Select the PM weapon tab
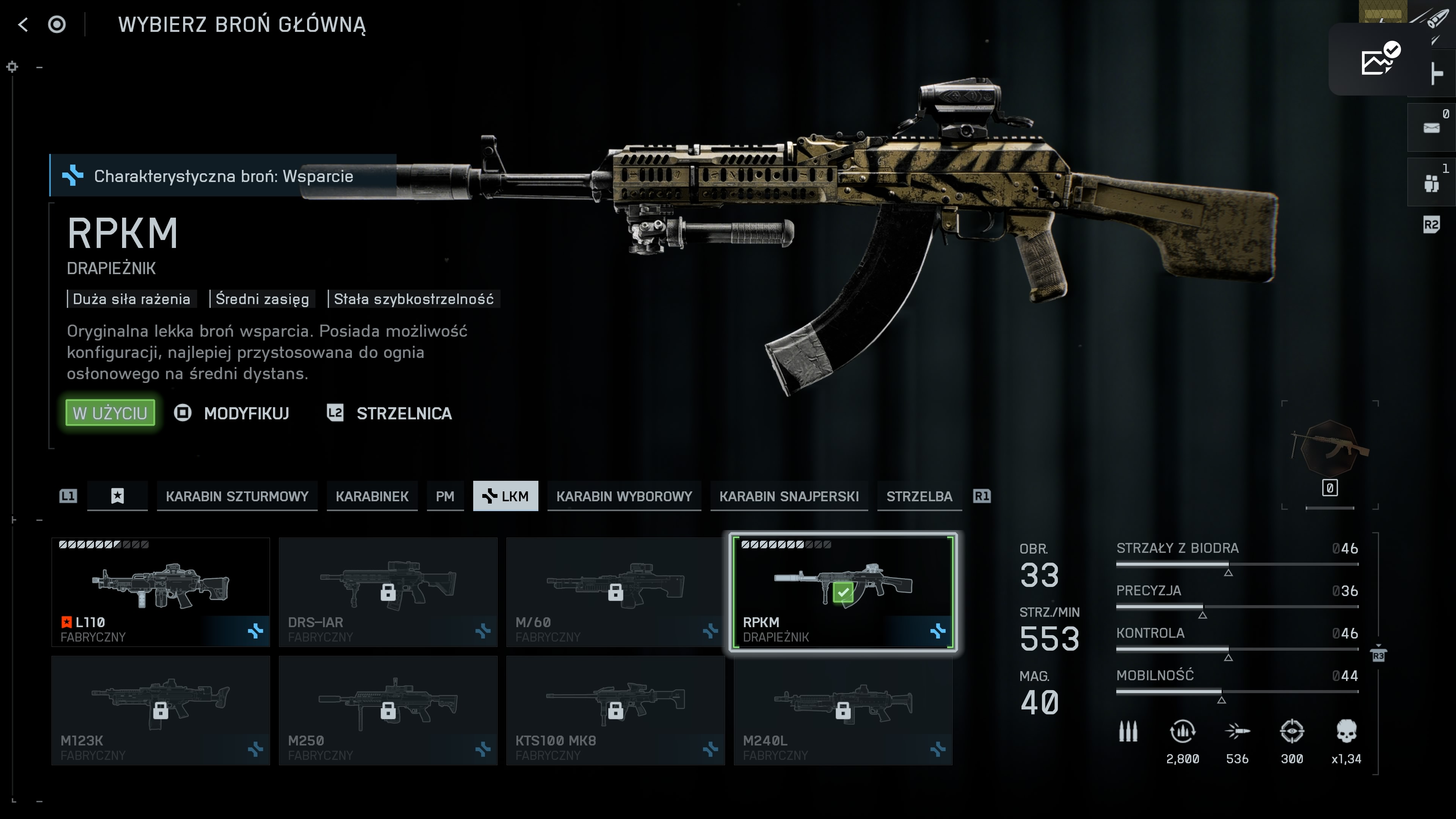 [445, 496]
